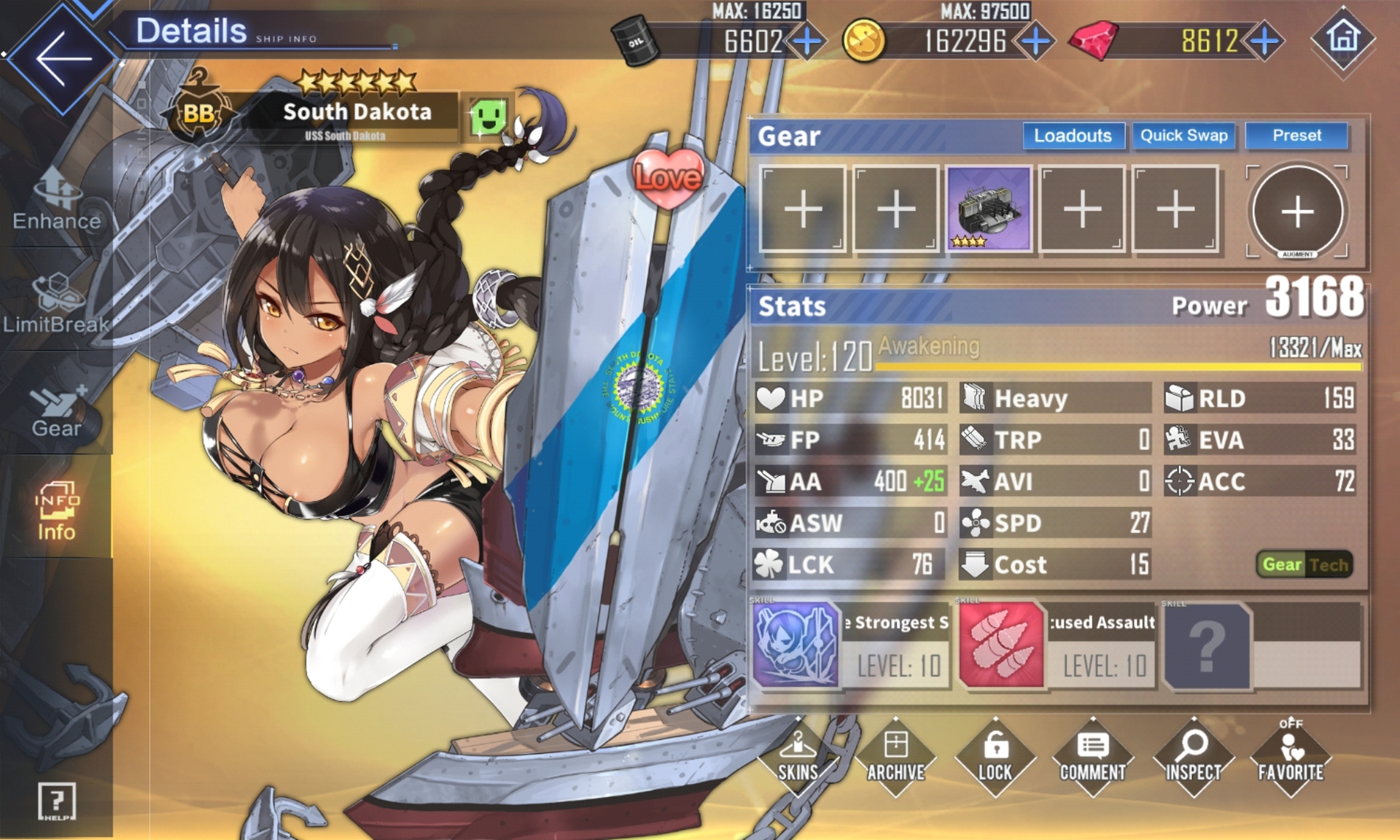
Task: Open the circular Augment slot
Action: click(x=1297, y=211)
